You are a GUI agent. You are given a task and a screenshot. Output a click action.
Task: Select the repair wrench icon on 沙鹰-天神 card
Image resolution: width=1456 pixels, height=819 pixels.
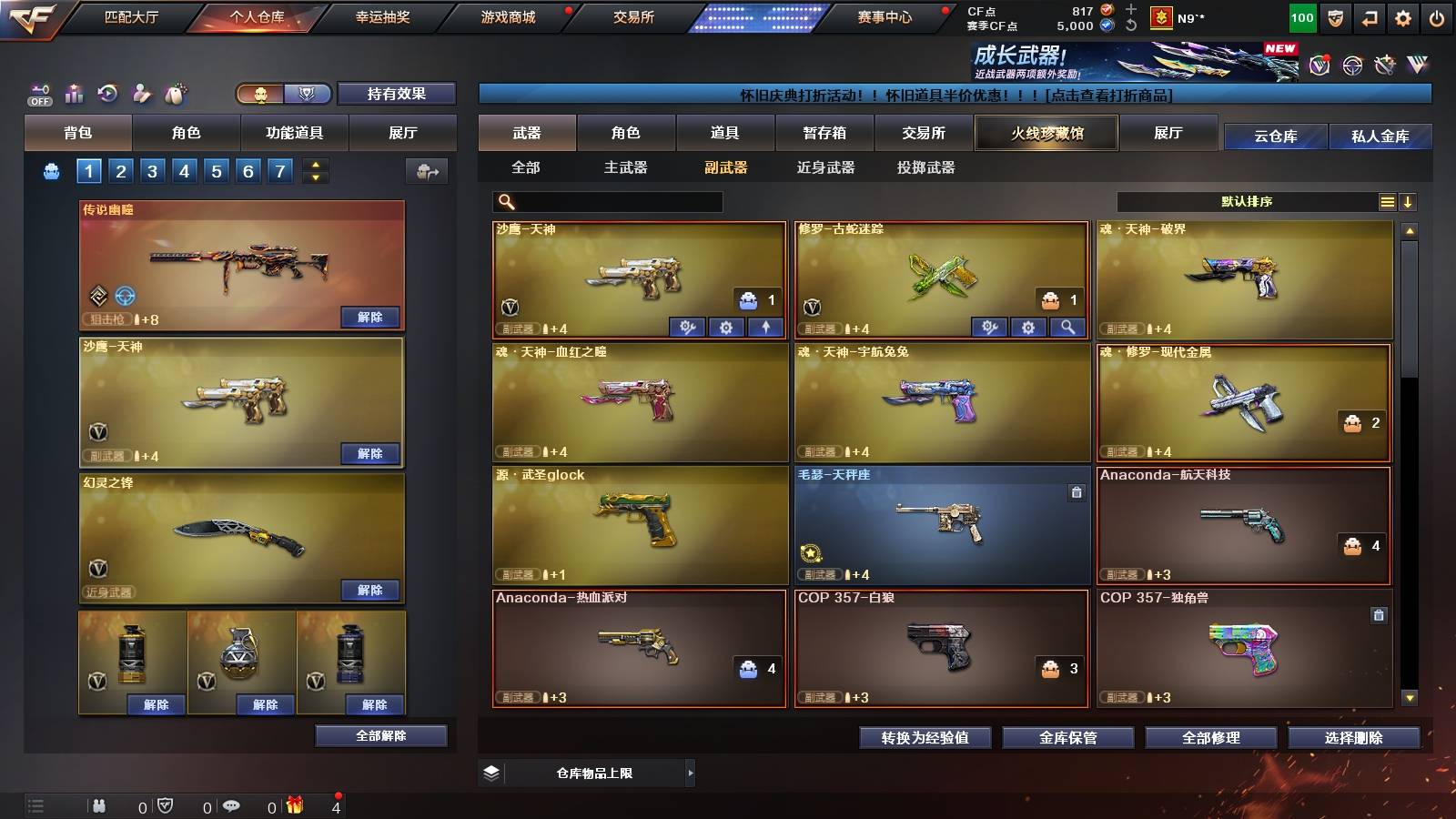coord(687,325)
